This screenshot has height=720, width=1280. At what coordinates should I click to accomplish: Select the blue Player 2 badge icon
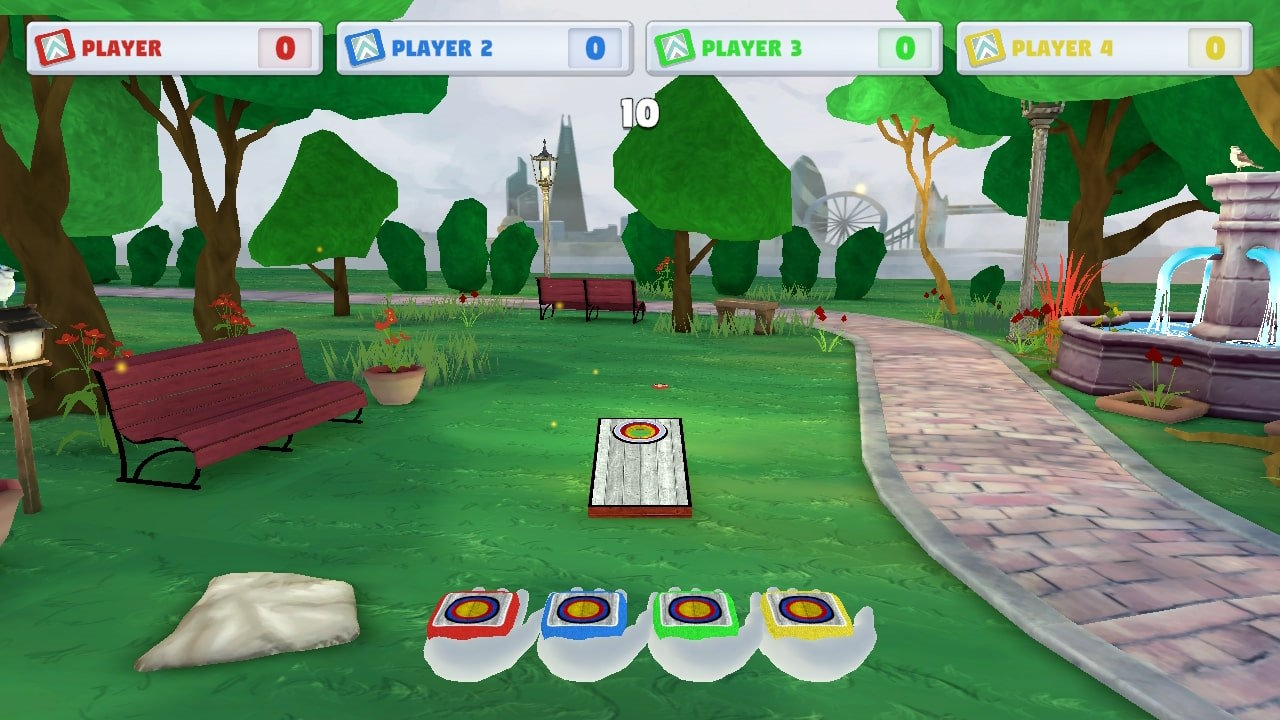click(364, 46)
